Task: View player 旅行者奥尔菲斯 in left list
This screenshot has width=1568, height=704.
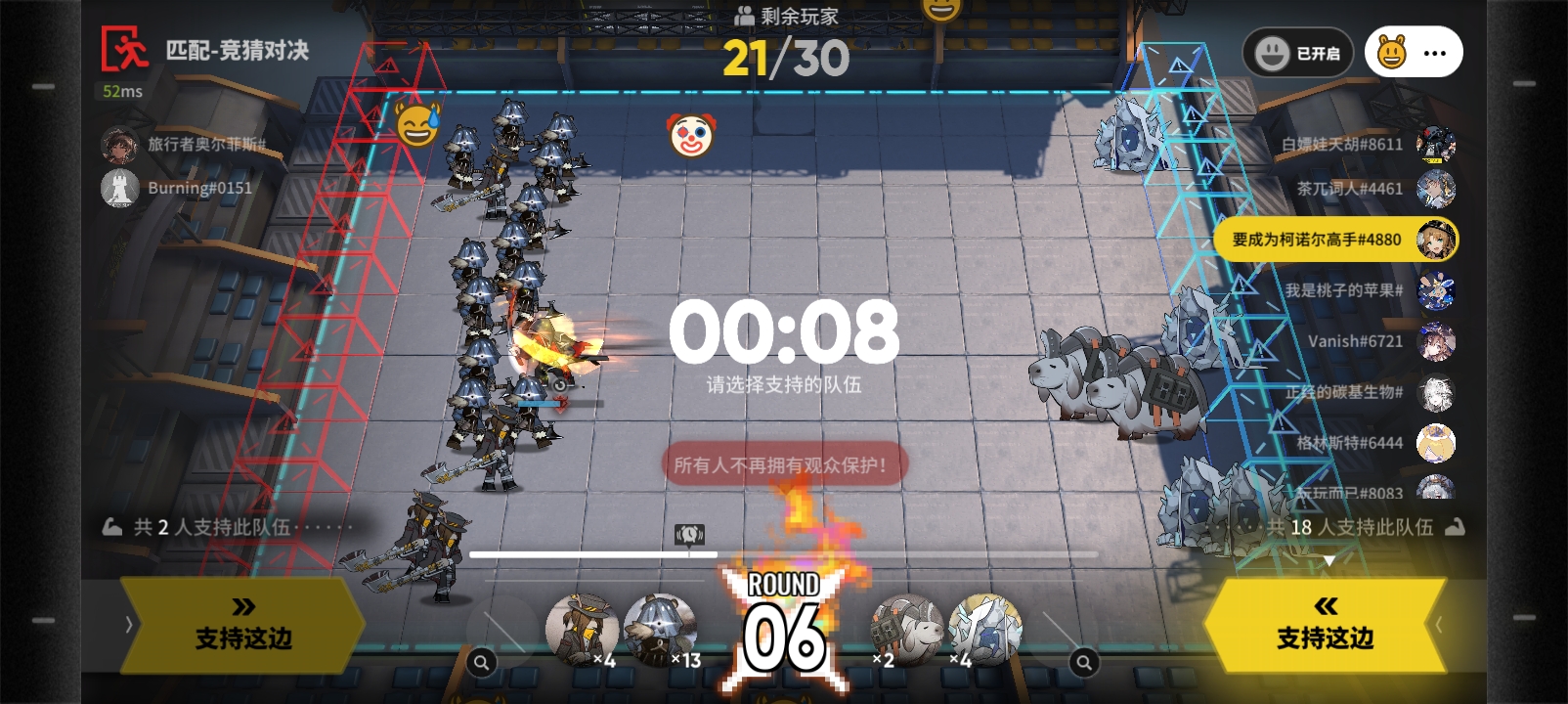Action: [x=184, y=145]
